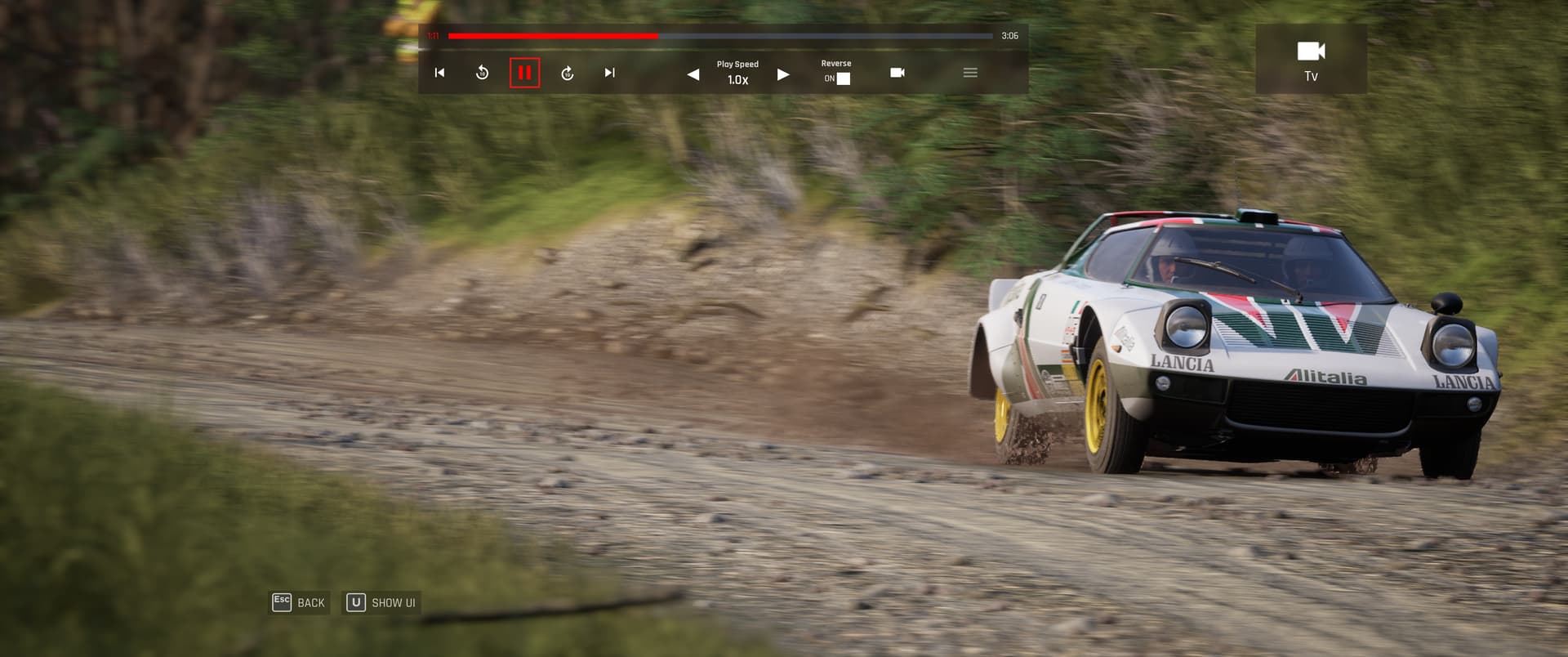Rewind the replay ten seconds

pyautogui.click(x=482, y=73)
